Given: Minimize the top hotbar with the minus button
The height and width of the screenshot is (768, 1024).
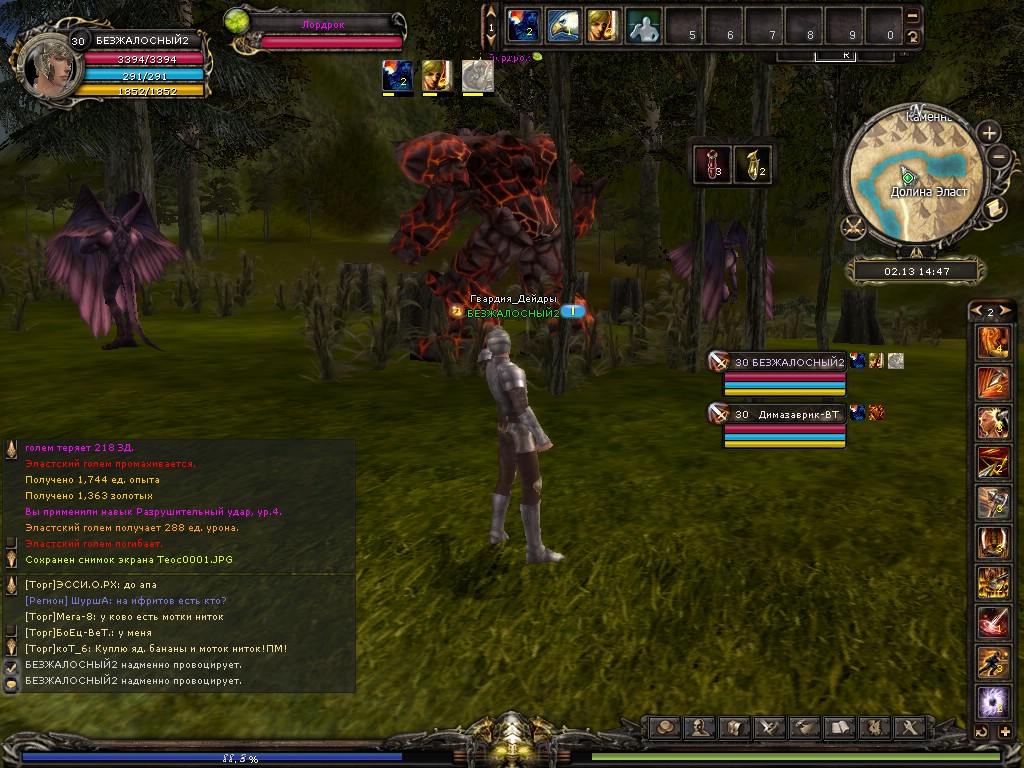Looking at the screenshot, I should click(x=912, y=17).
